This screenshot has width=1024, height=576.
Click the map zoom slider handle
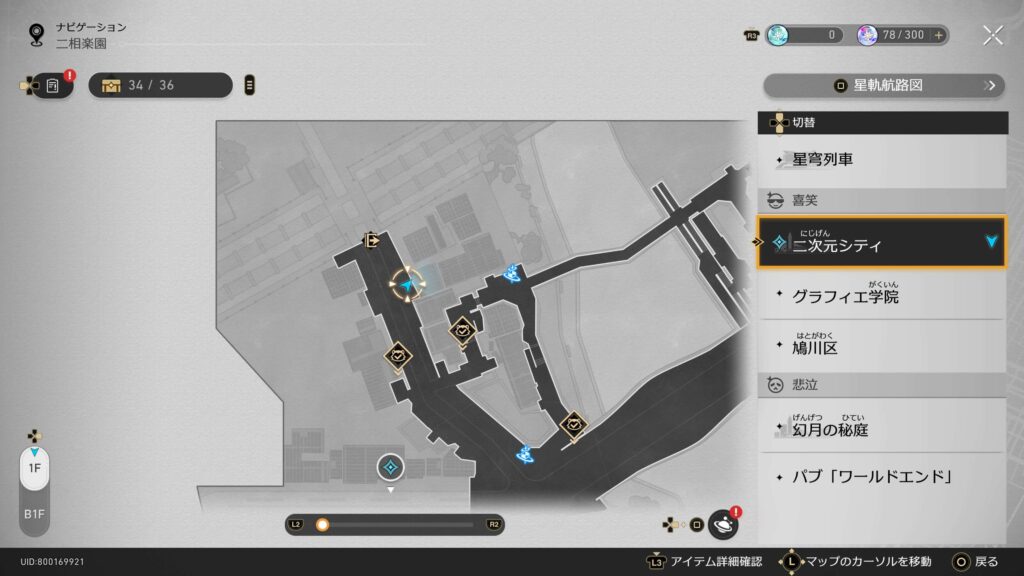(x=323, y=524)
